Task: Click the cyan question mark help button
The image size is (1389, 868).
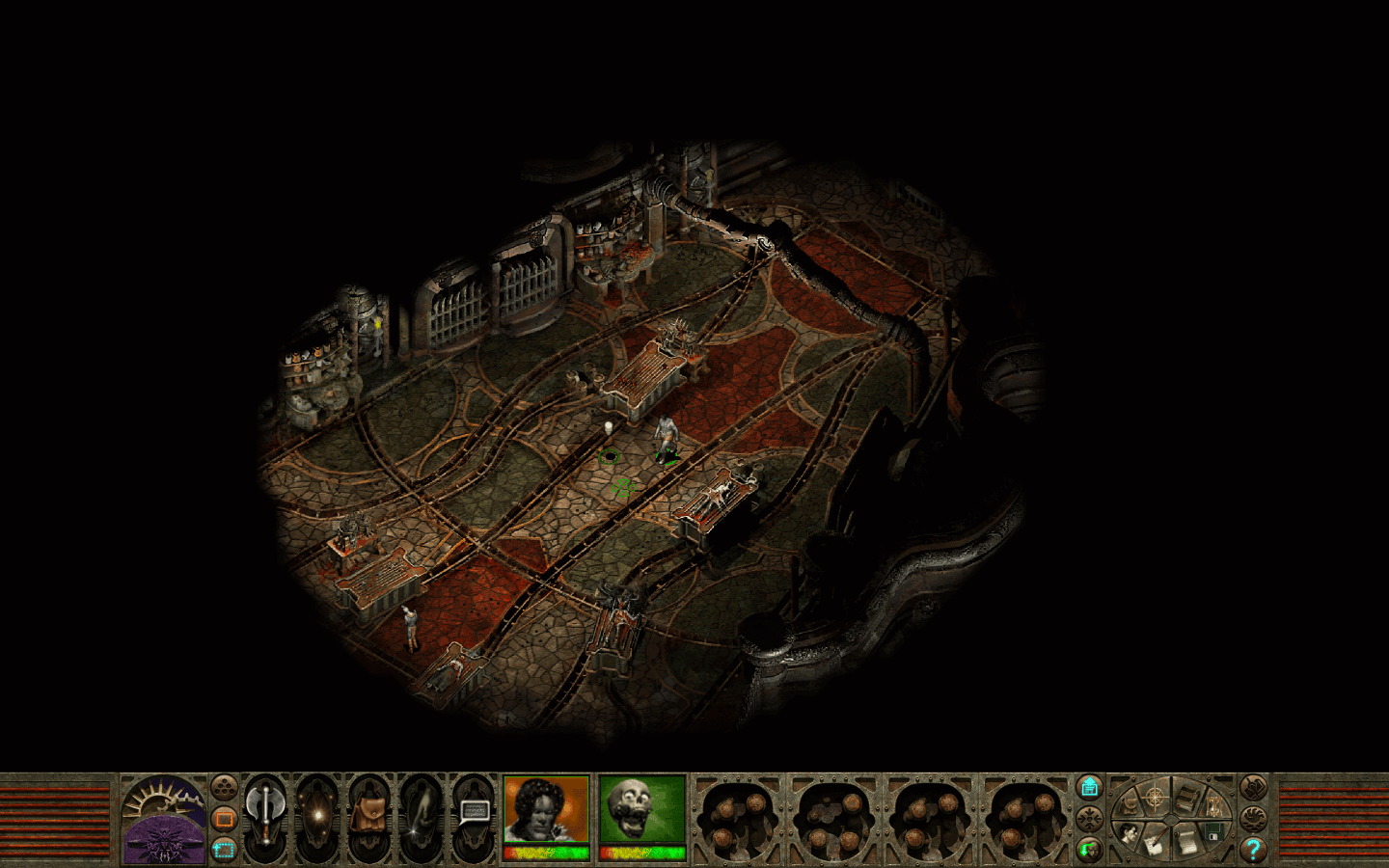Action: tap(1253, 850)
